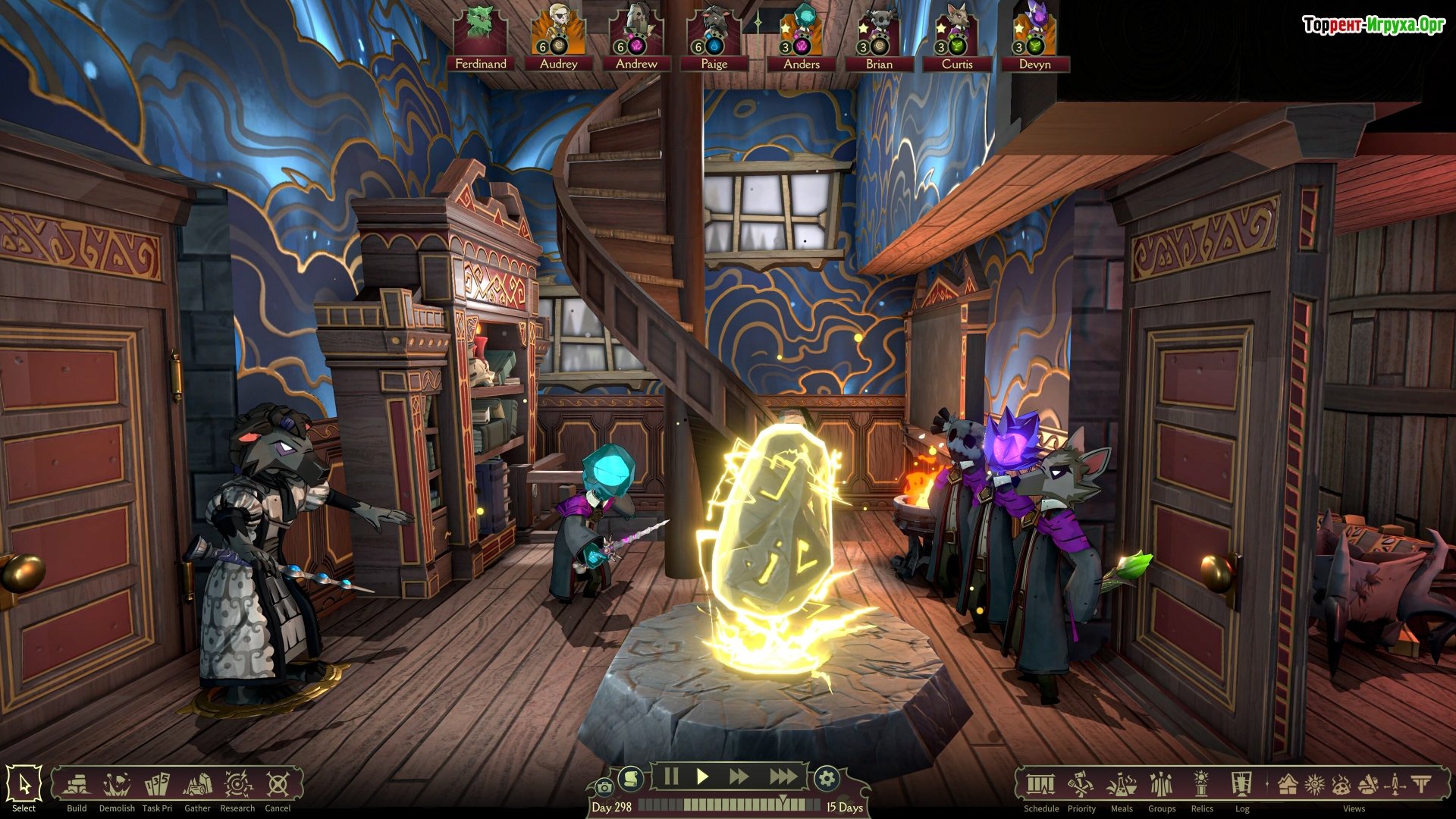Open the gear settings menu
The width and height of the screenshot is (1456, 819).
point(827,778)
